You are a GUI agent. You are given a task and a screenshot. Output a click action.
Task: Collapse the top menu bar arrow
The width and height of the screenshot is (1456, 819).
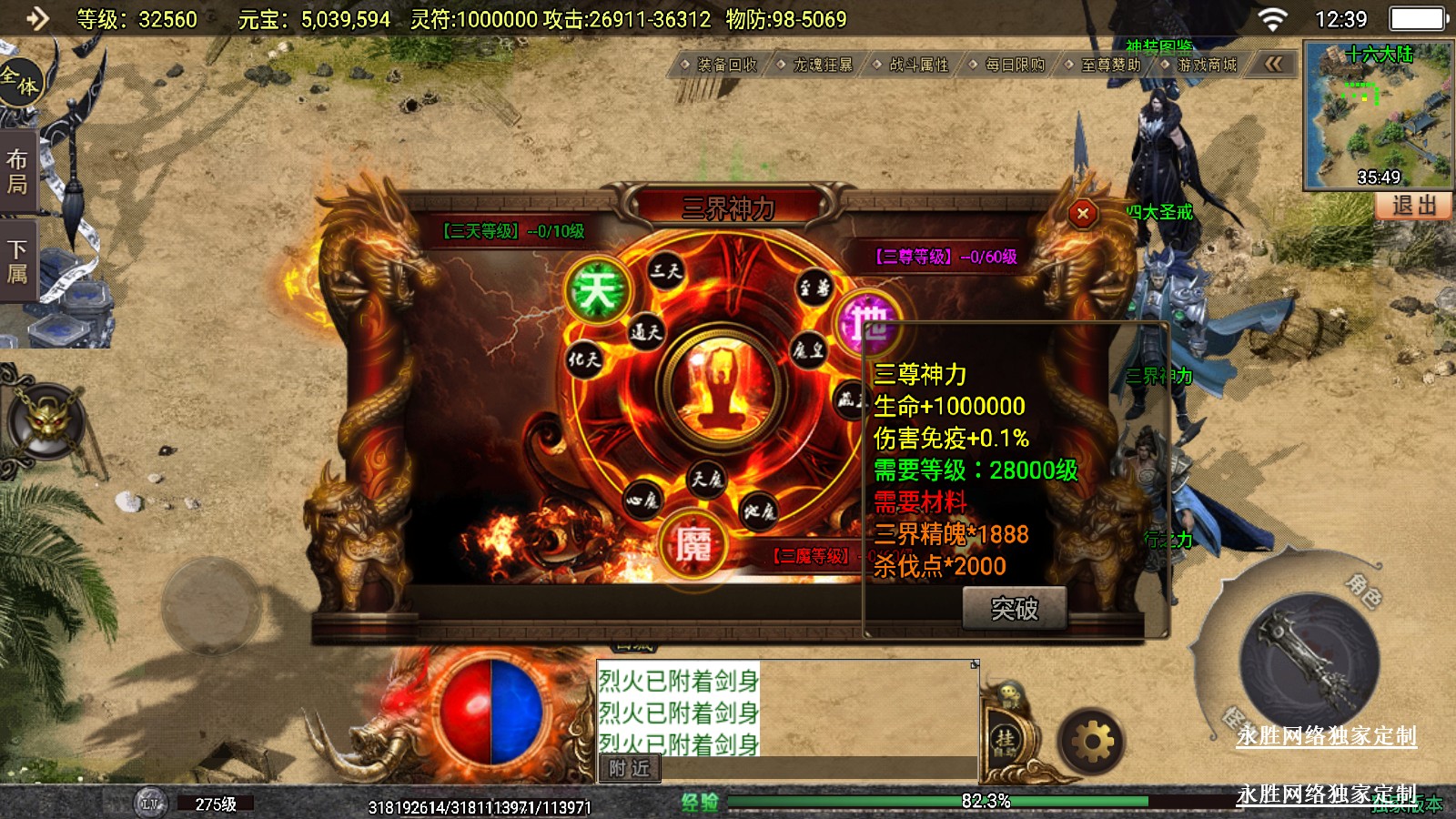(1273, 64)
